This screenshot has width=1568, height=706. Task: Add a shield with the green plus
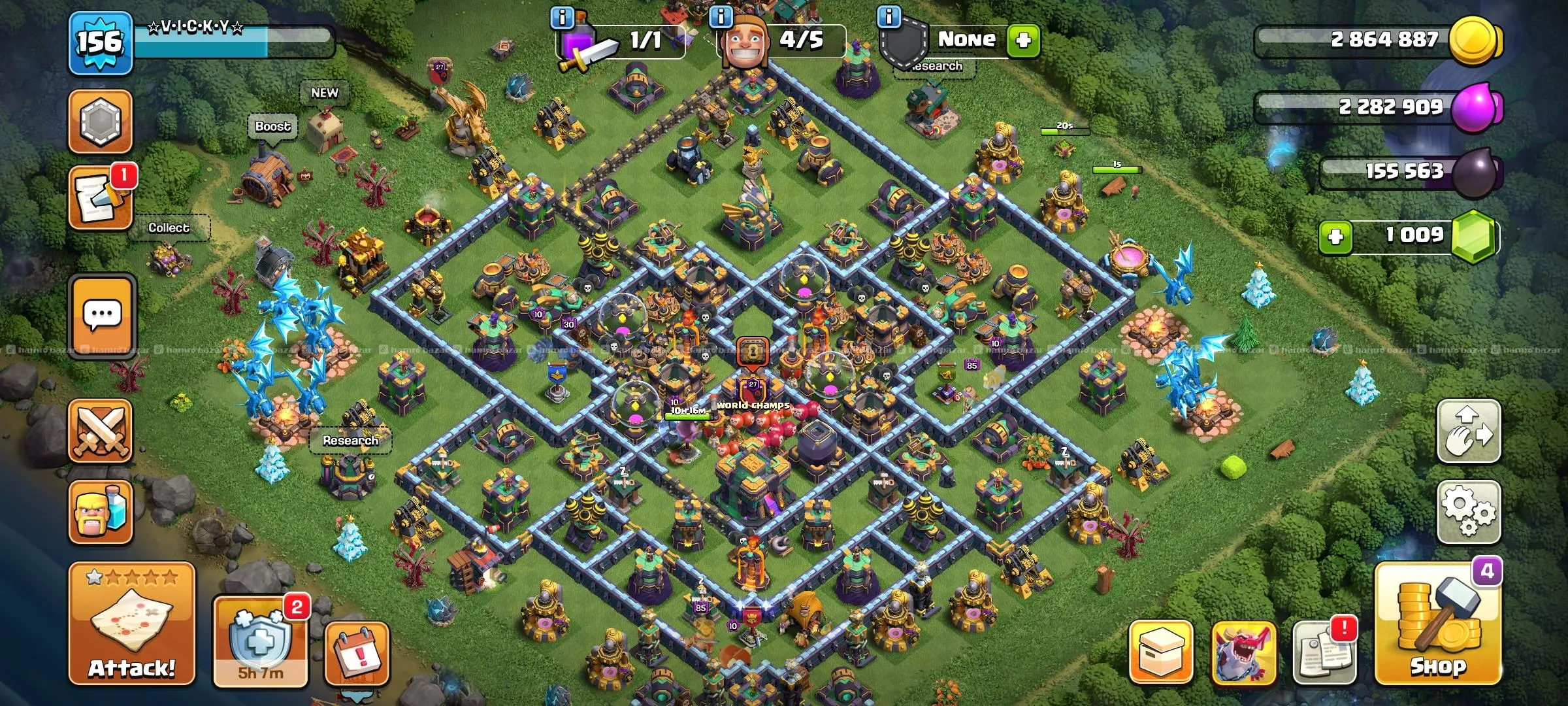point(1023,41)
